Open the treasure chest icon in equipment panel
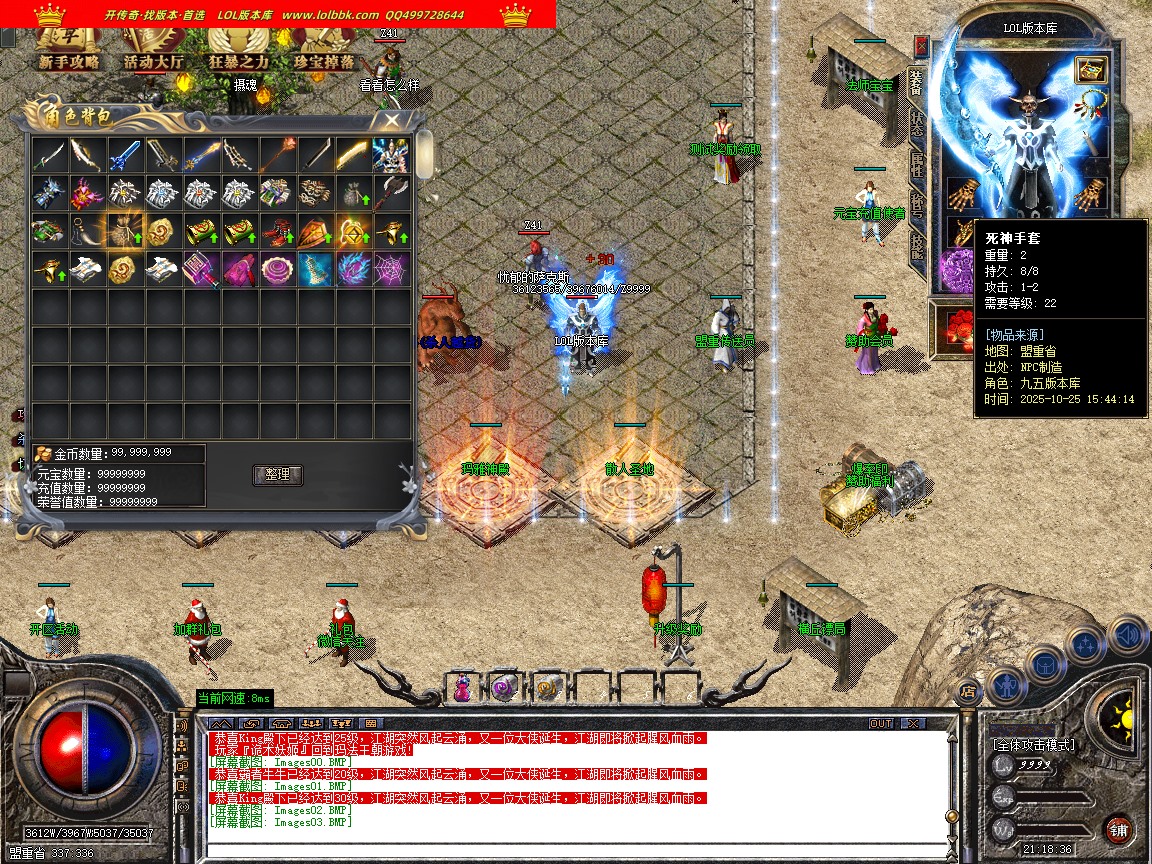 click(x=1089, y=69)
